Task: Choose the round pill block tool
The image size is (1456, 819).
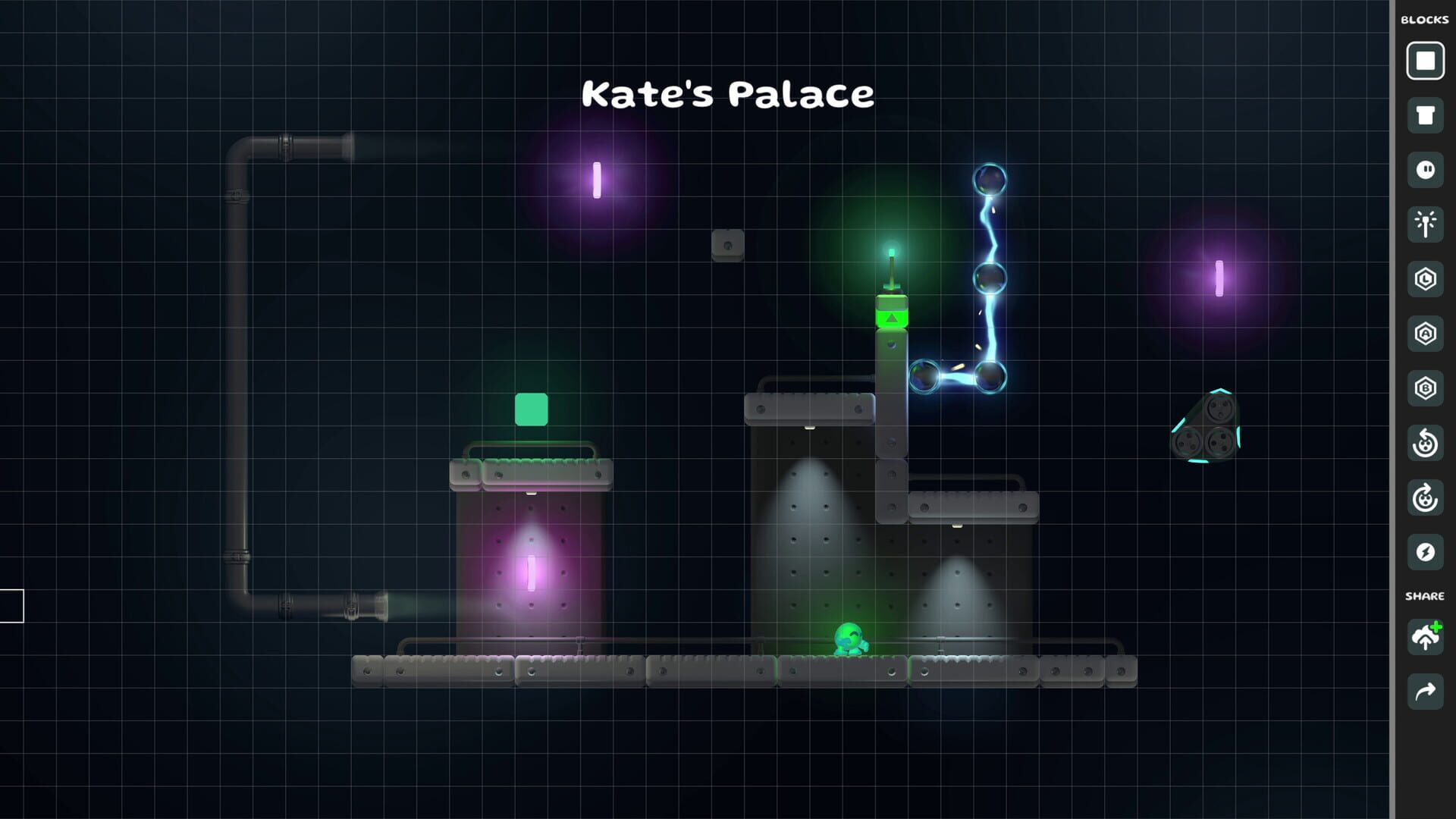Action: [x=1426, y=171]
